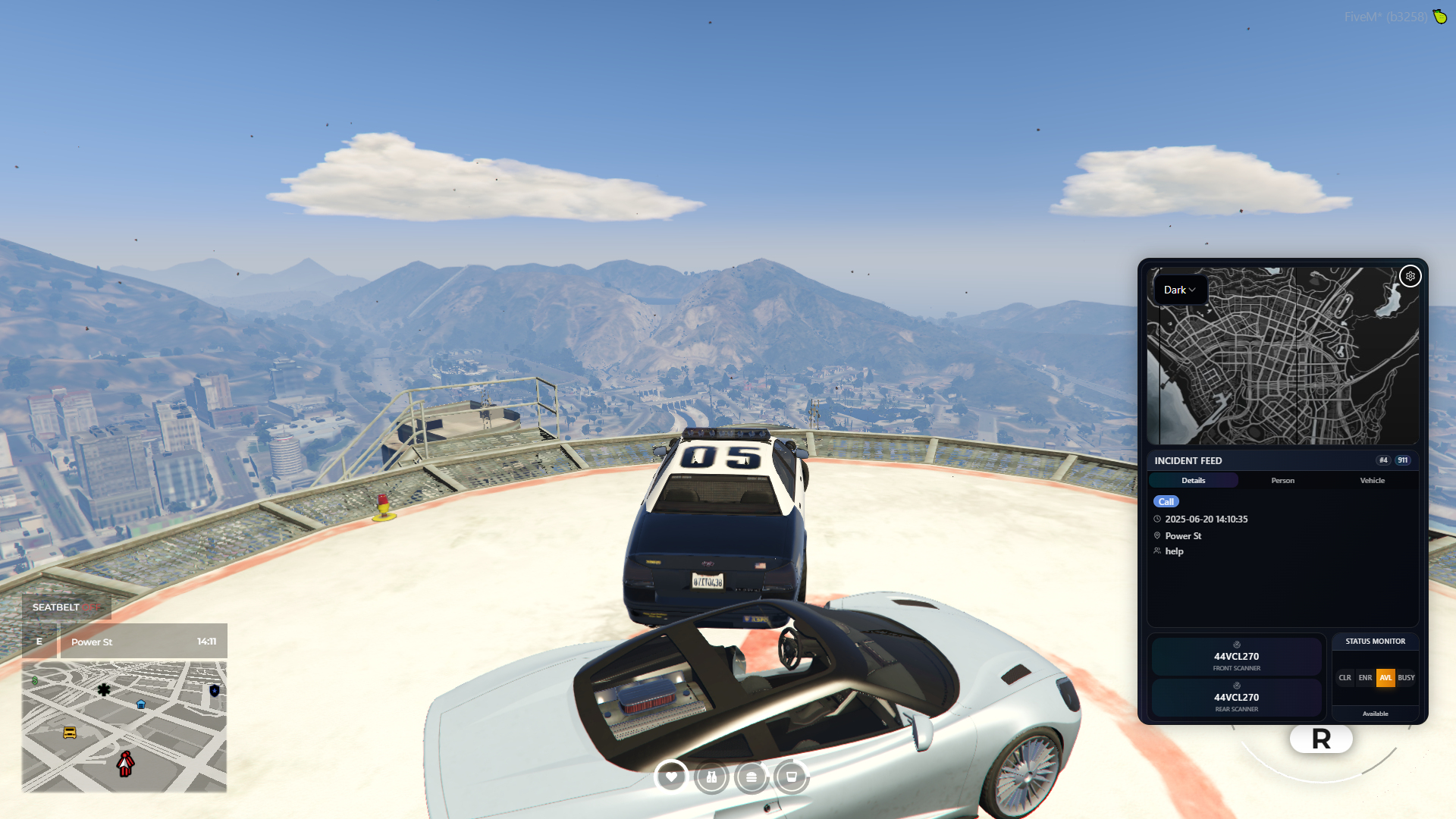Click the armor vest status icon

pos(711,777)
